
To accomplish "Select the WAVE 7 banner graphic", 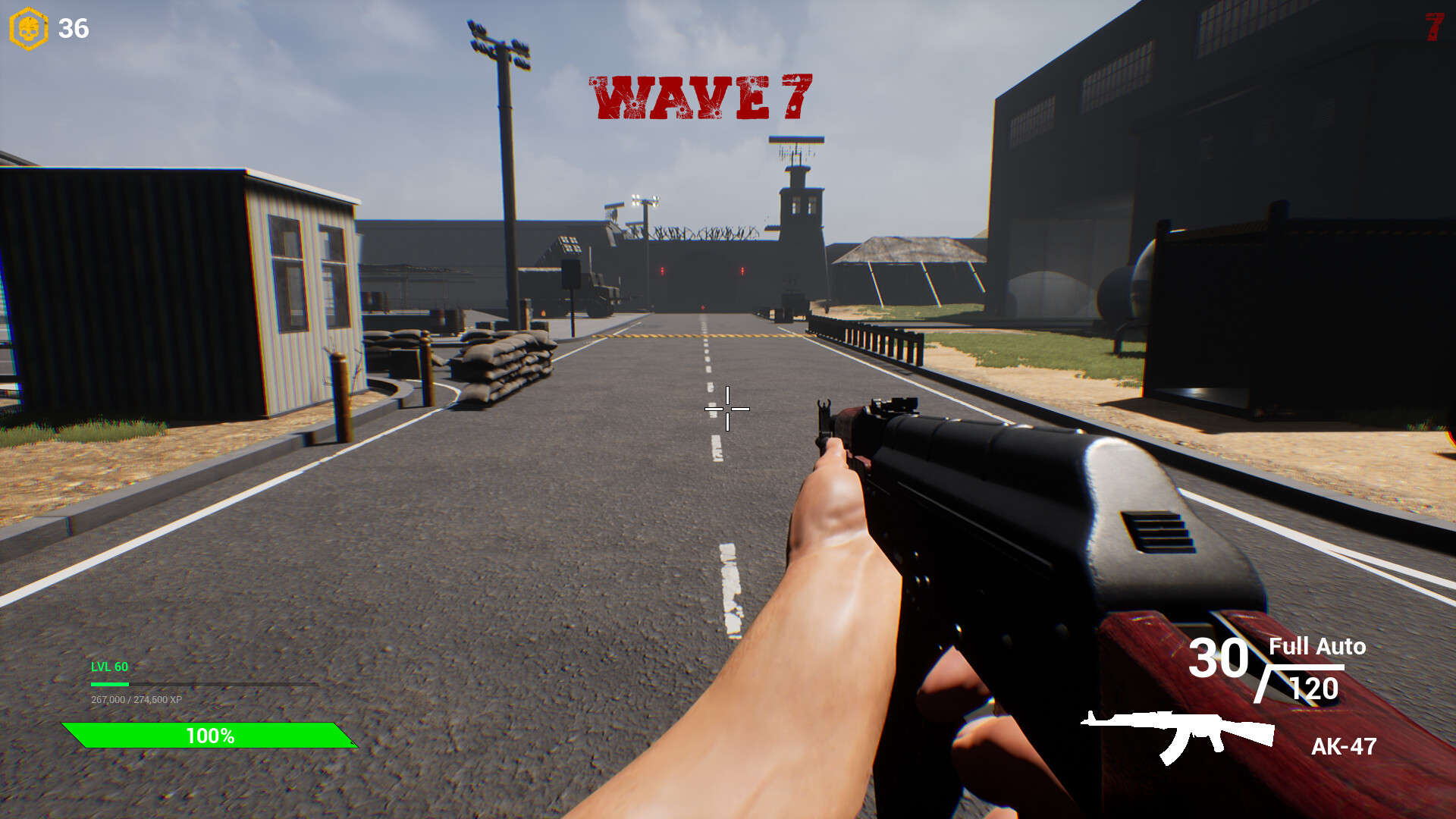I will pyautogui.click(x=701, y=96).
